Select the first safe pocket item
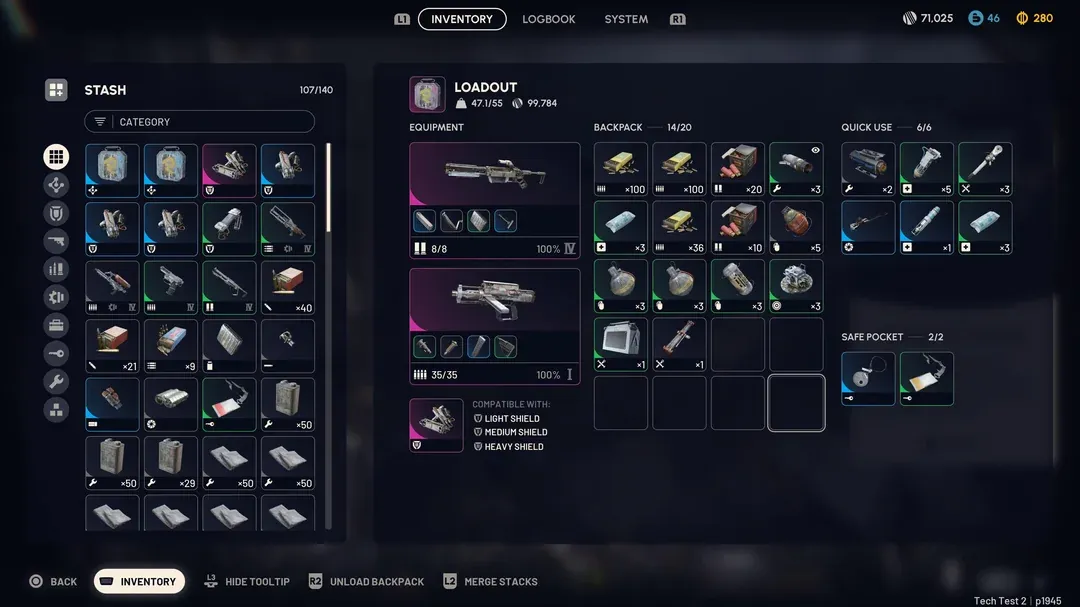Viewport: 1080px width, 607px height. coord(868,378)
